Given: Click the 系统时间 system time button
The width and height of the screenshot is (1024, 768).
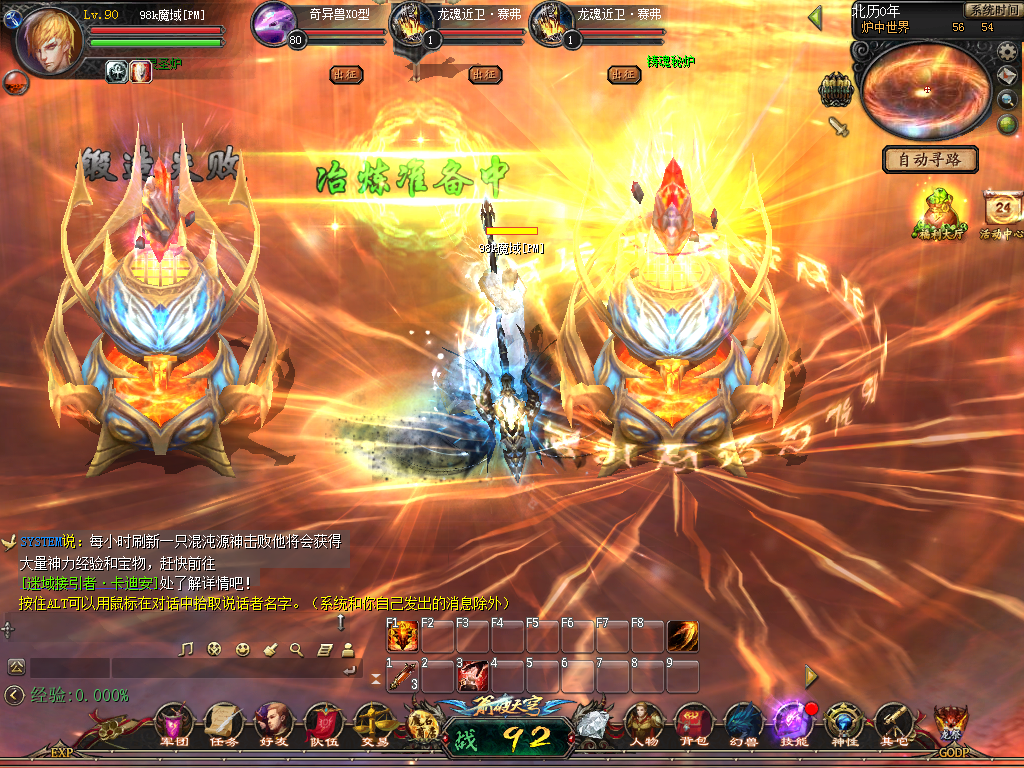Looking at the screenshot, I should 992,10.
